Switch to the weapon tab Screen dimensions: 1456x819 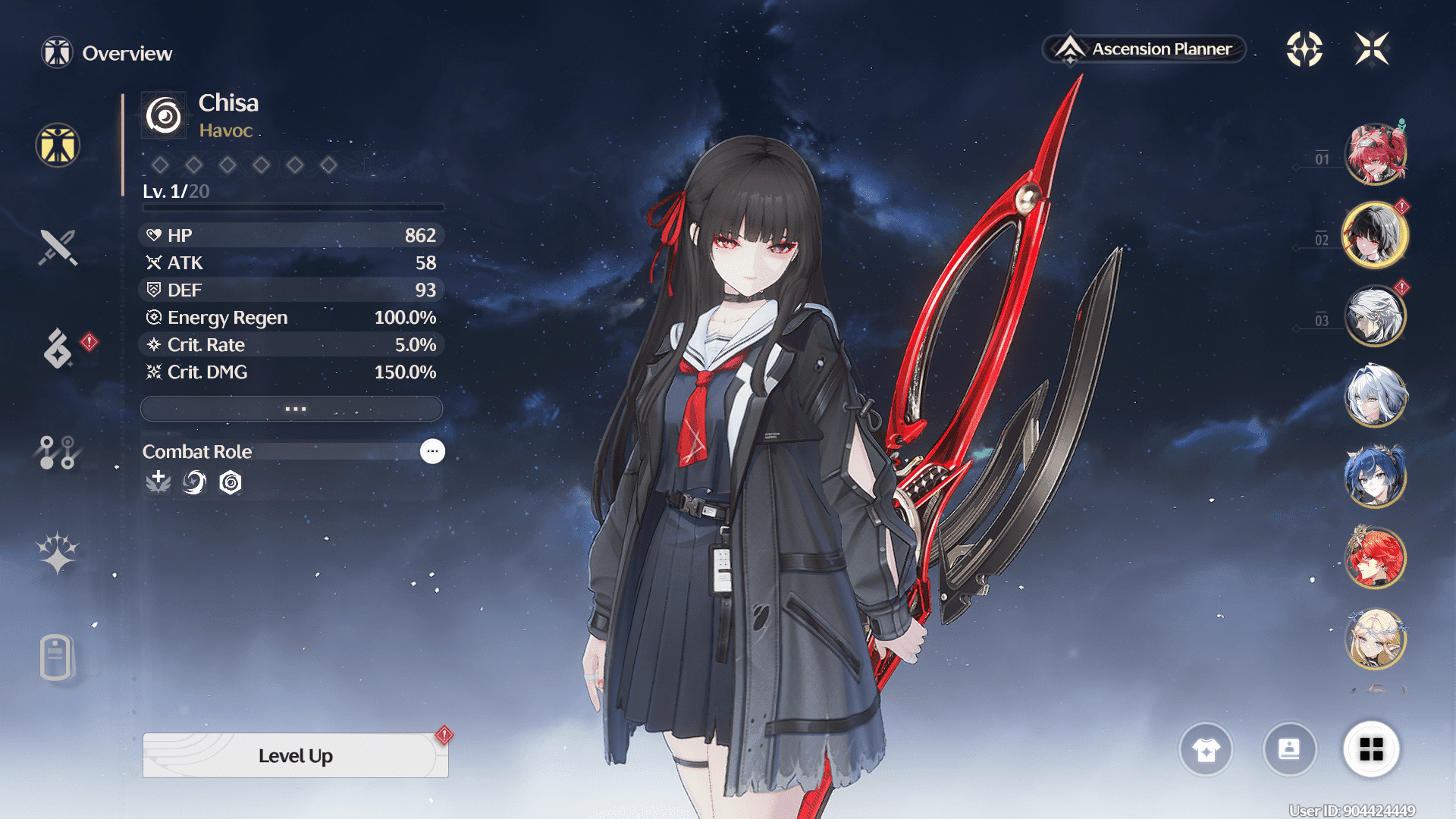[58, 247]
